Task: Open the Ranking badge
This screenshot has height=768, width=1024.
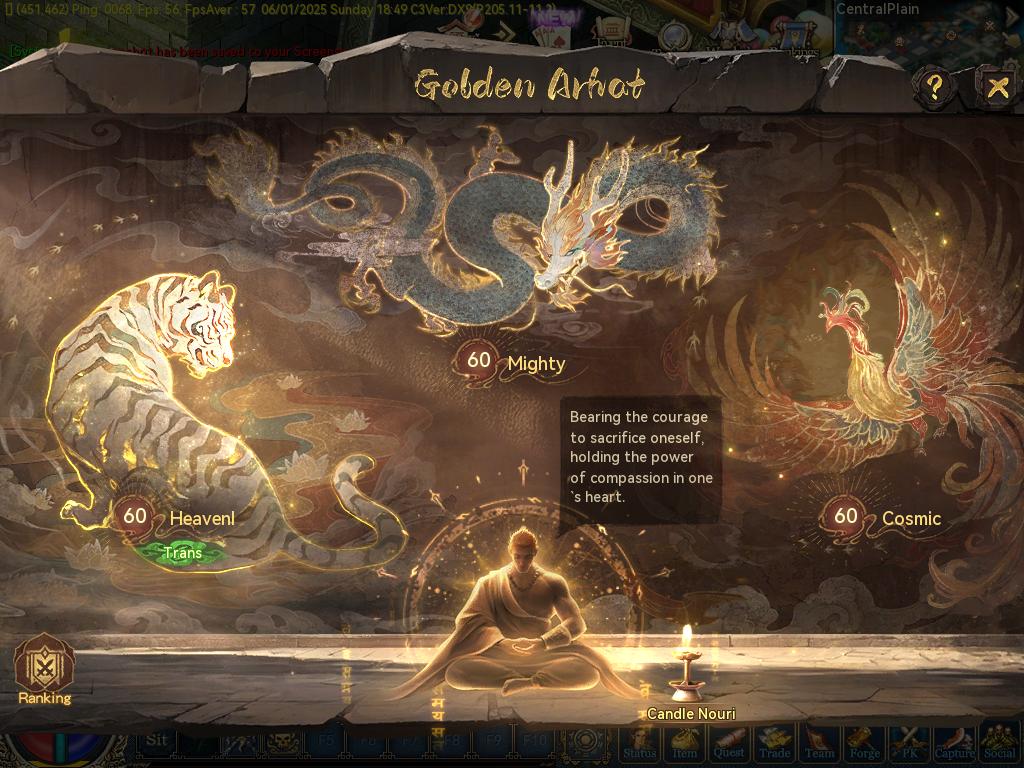Action: (x=44, y=667)
